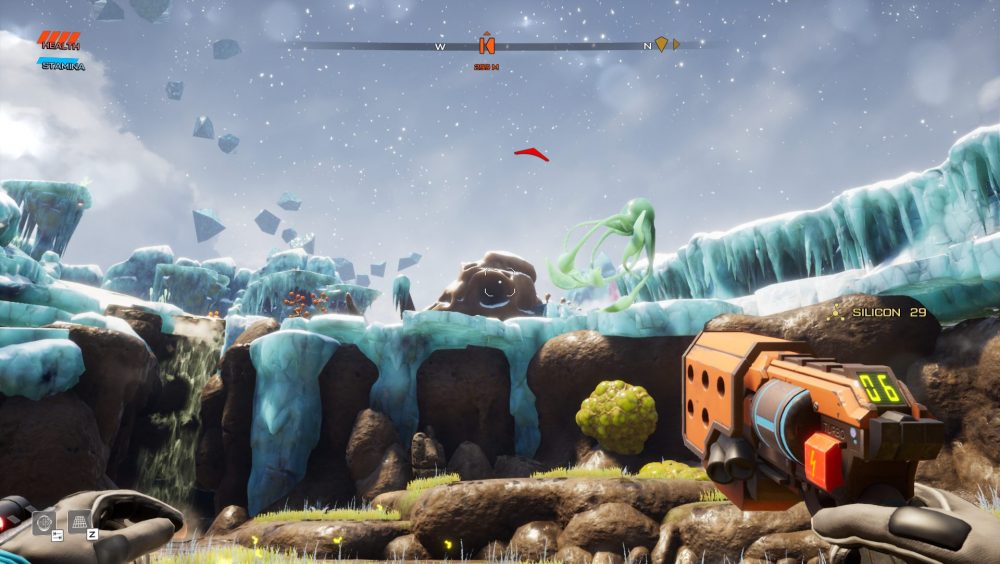
Task: Select the orange objective marker on the compass
Action: pos(487,45)
